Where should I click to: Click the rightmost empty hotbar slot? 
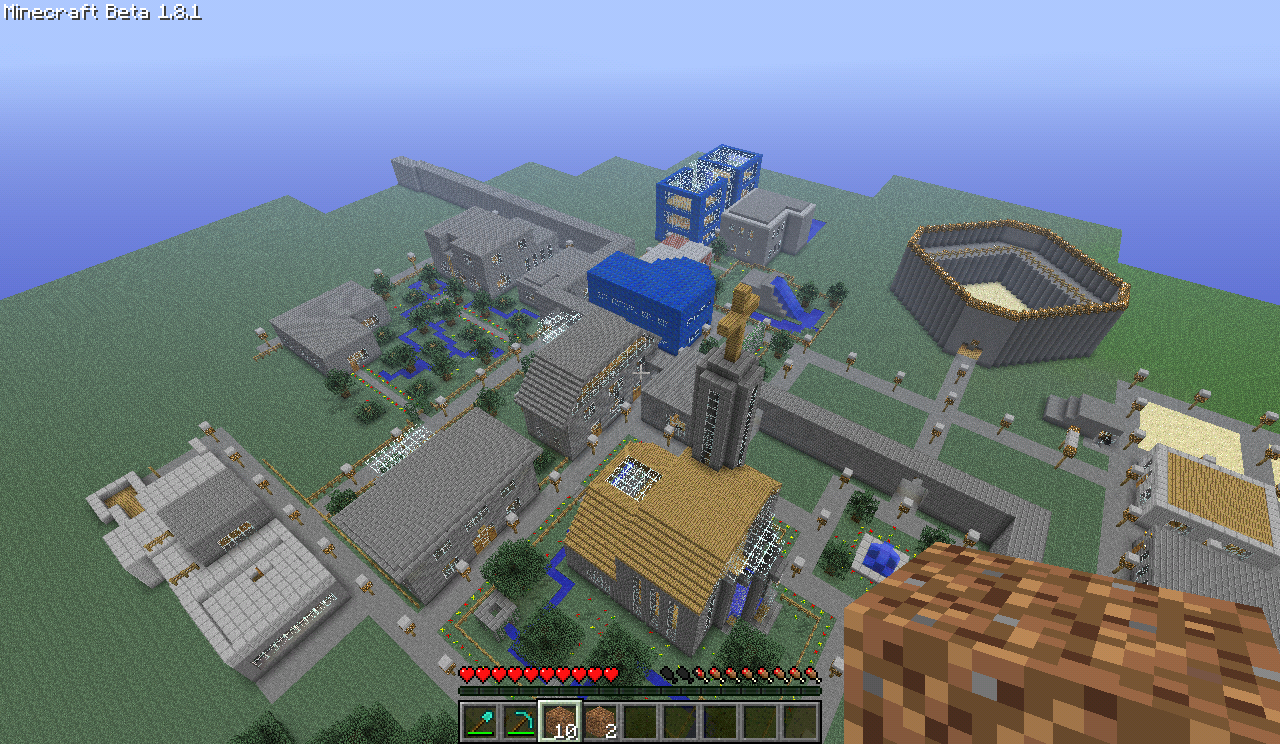(x=799, y=719)
